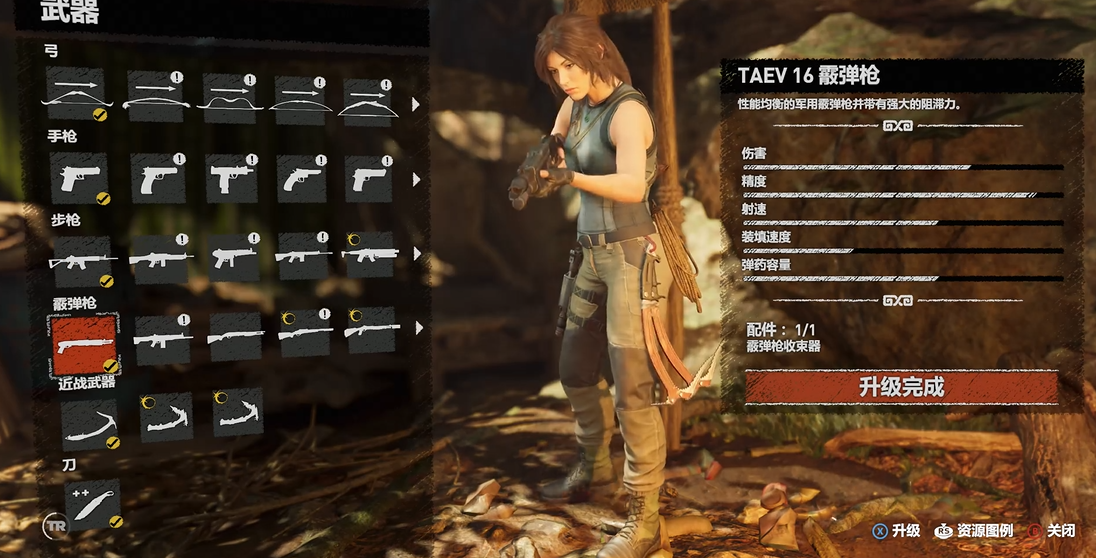Viewport: 1096px width, 558px height.
Task: Pick the revolver in the 手枪 row
Action: coord(301,178)
